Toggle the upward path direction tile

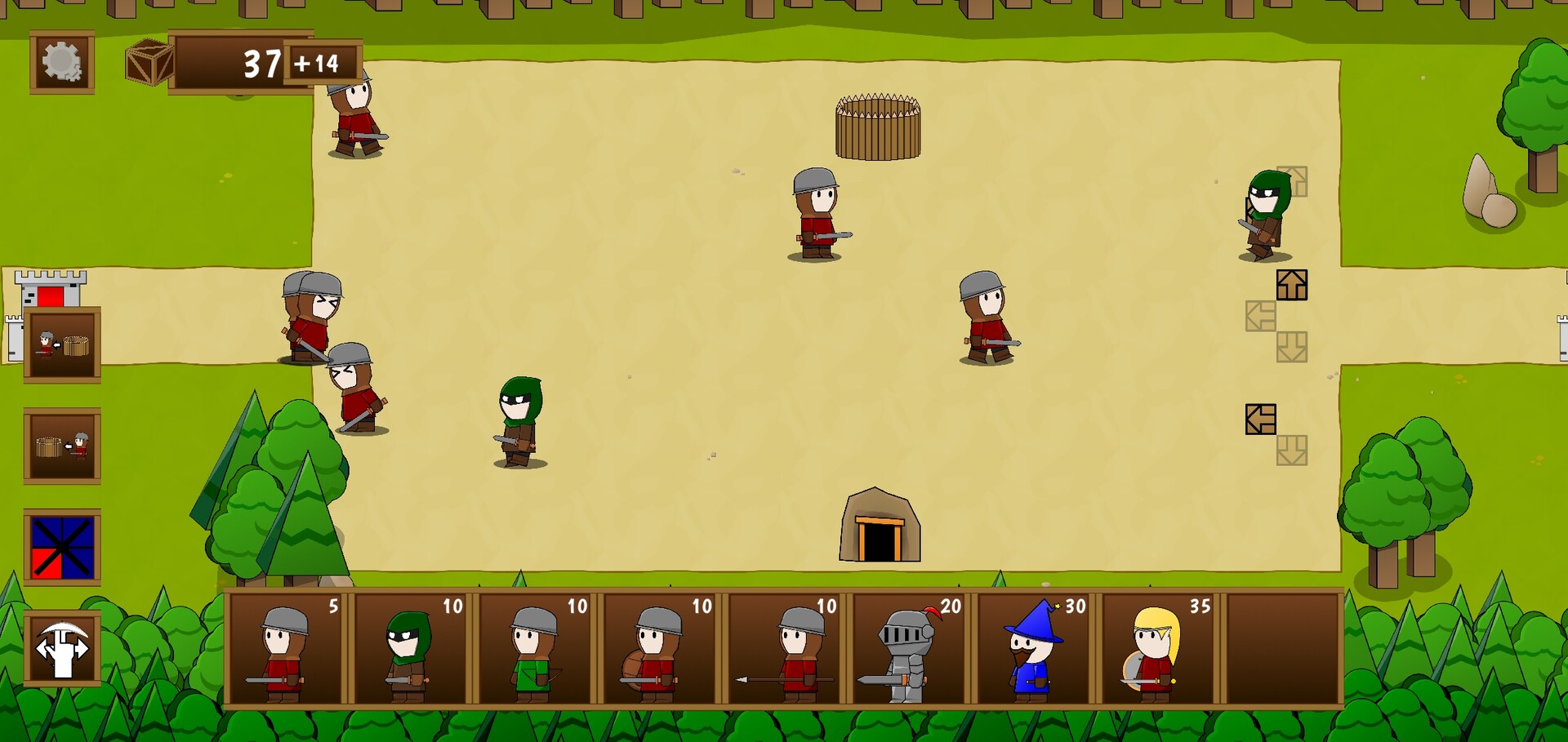(1293, 284)
